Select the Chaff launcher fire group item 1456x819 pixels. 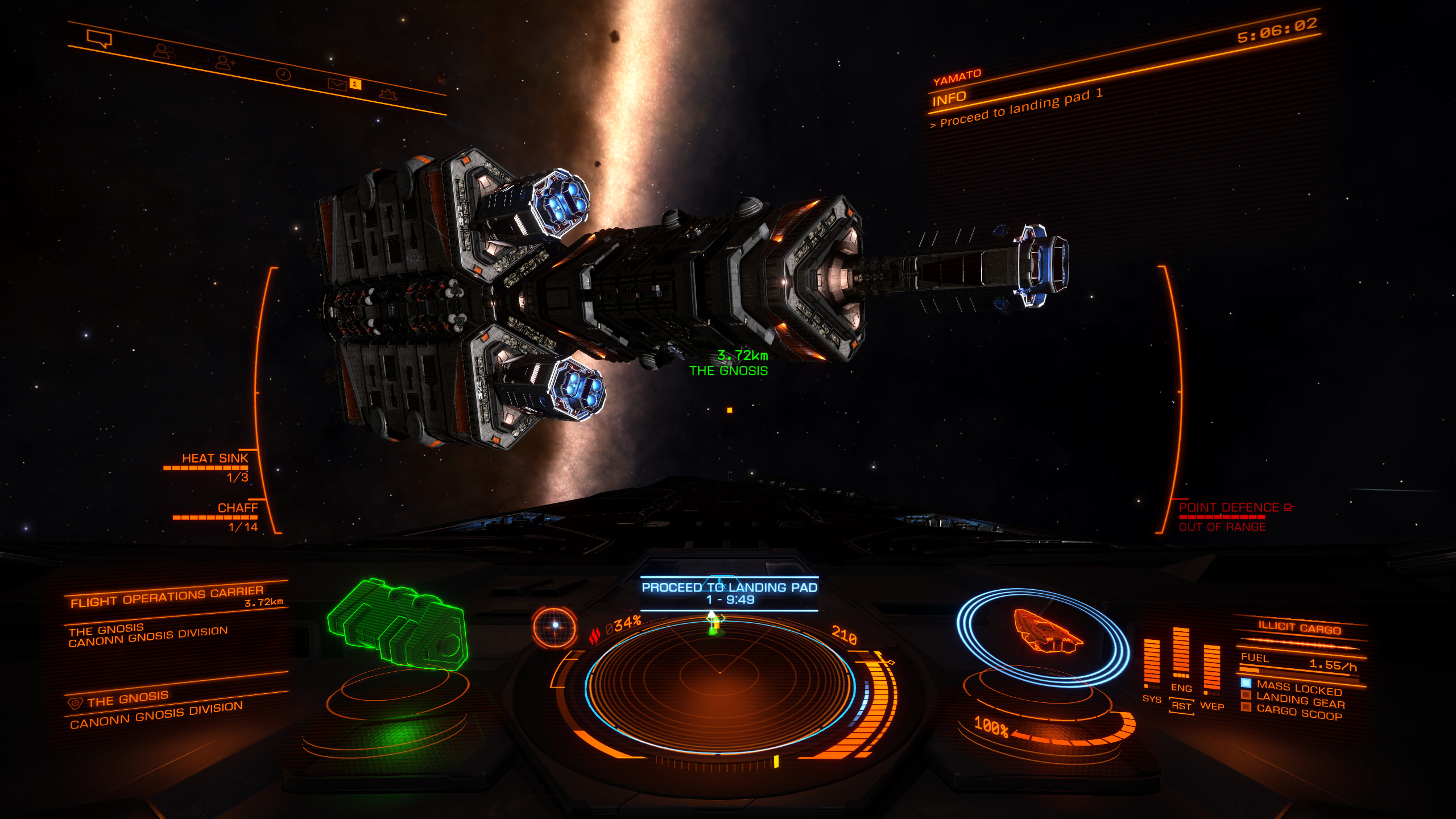coord(237,508)
